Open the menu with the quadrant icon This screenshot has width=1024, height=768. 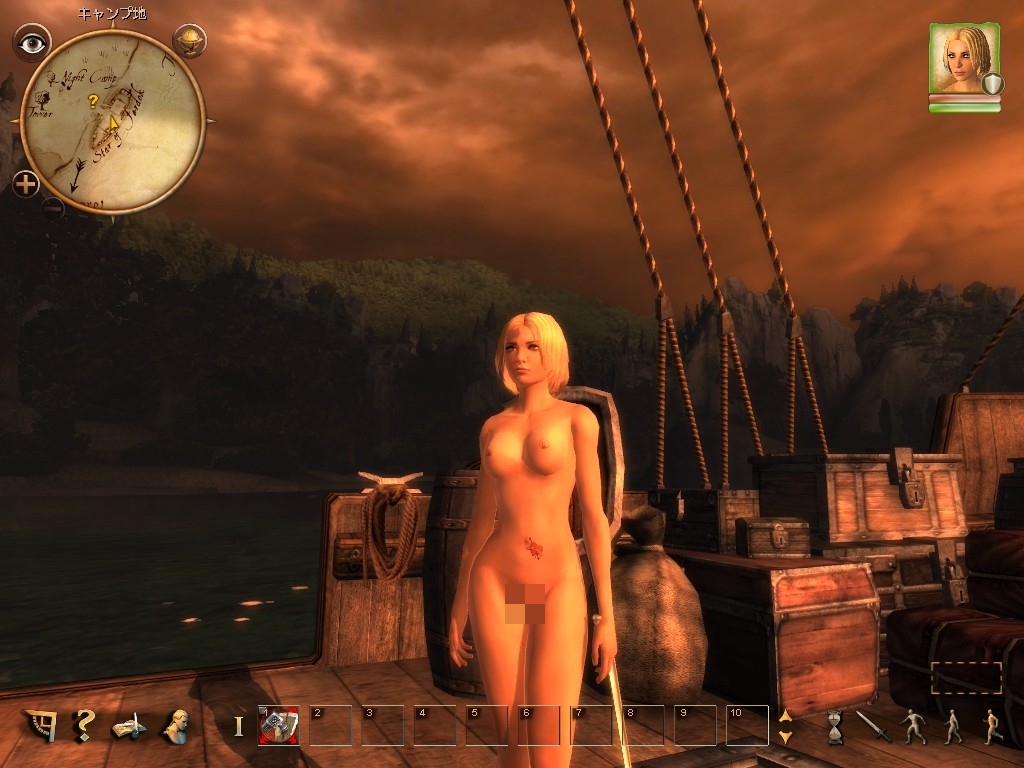tap(42, 725)
